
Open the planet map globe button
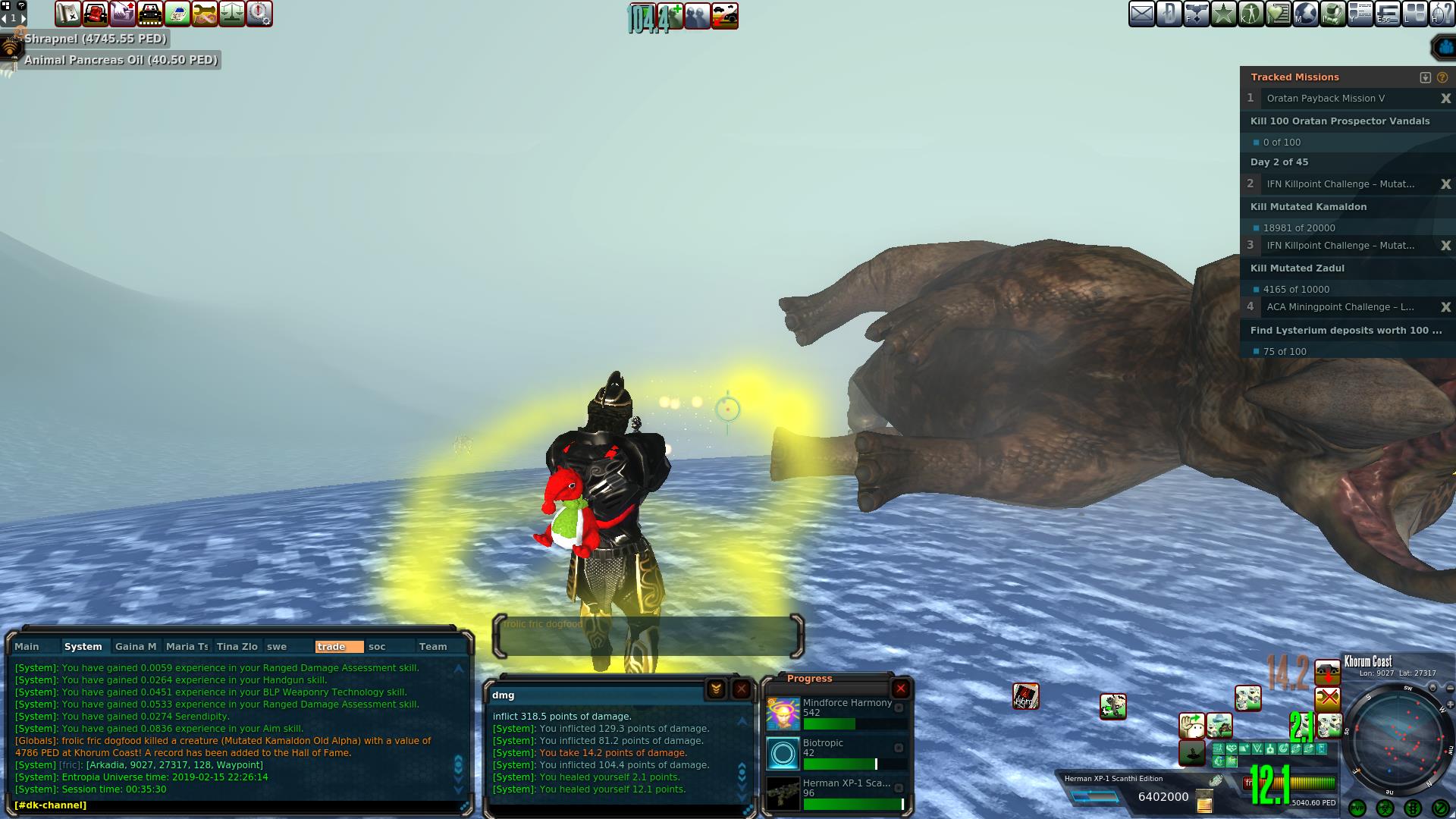click(1306, 14)
